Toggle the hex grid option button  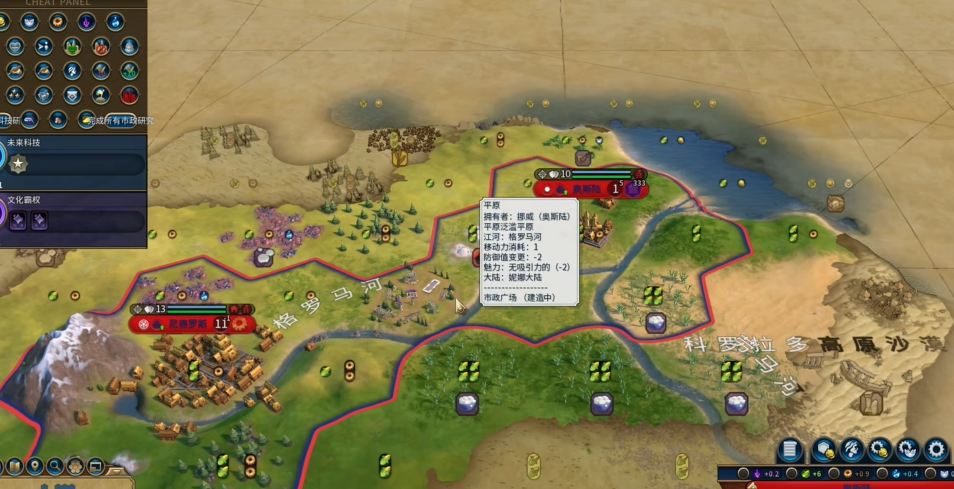click(x=76, y=466)
